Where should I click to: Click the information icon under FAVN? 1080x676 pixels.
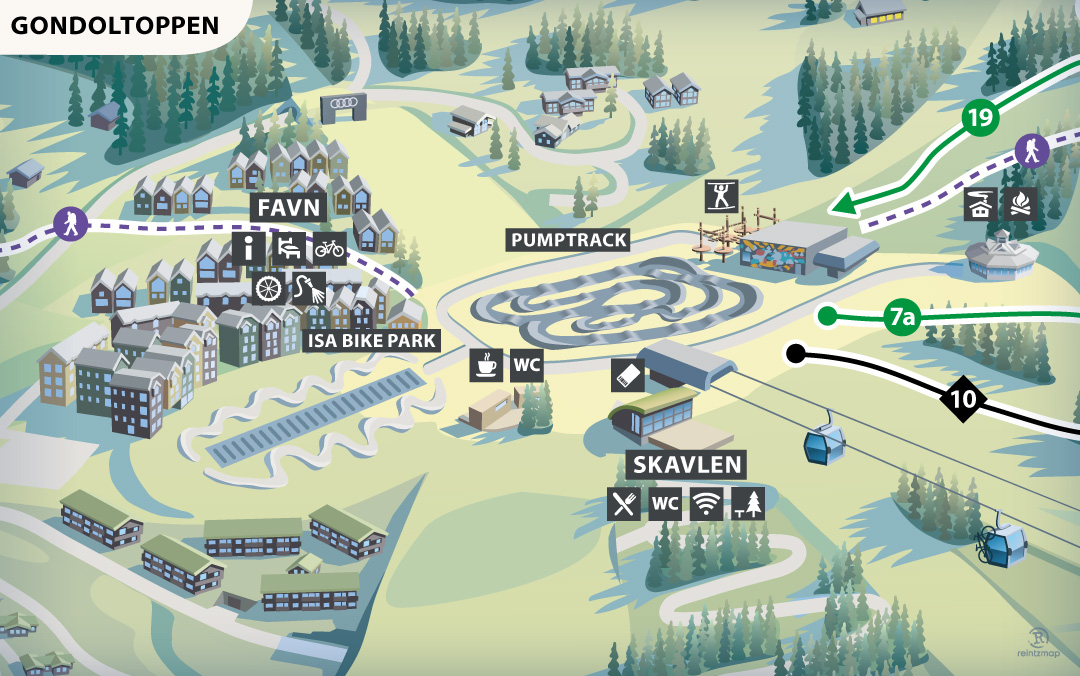(248, 248)
